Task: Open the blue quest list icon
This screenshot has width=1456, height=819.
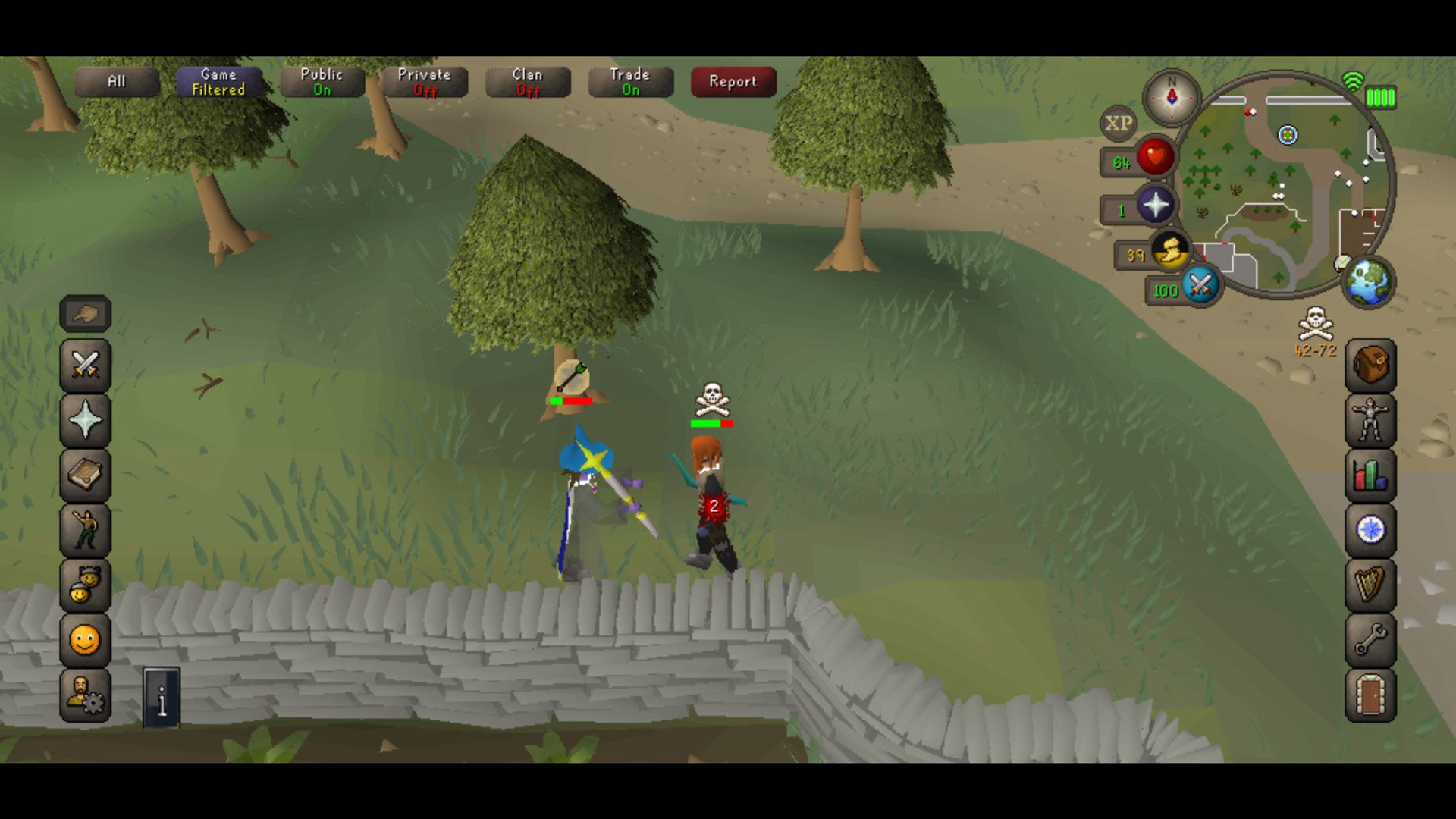Action: (x=1369, y=531)
